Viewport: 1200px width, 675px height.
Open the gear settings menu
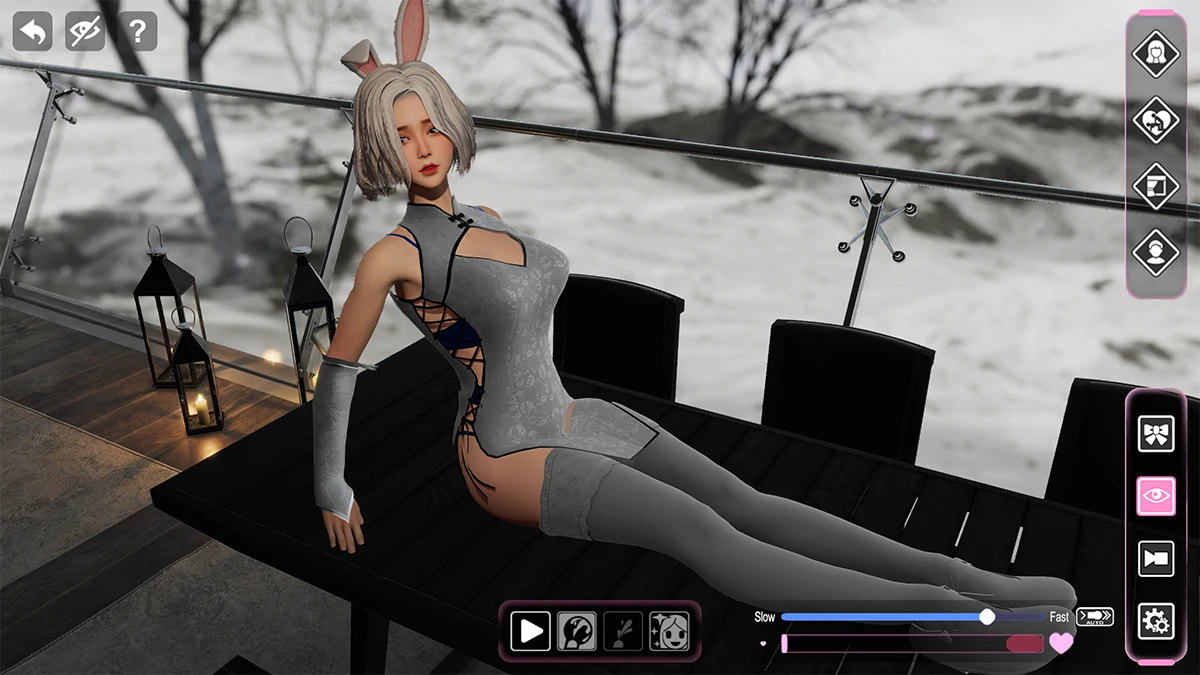[1156, 621]
